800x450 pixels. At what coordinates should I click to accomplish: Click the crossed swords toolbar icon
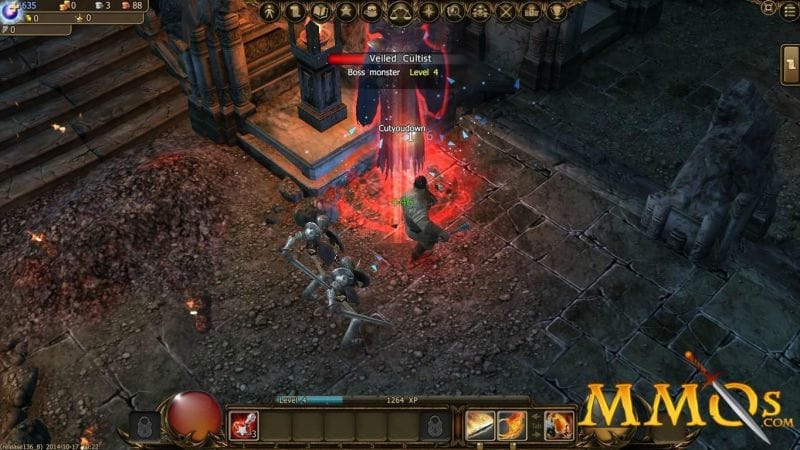click(x=506, y=12)
